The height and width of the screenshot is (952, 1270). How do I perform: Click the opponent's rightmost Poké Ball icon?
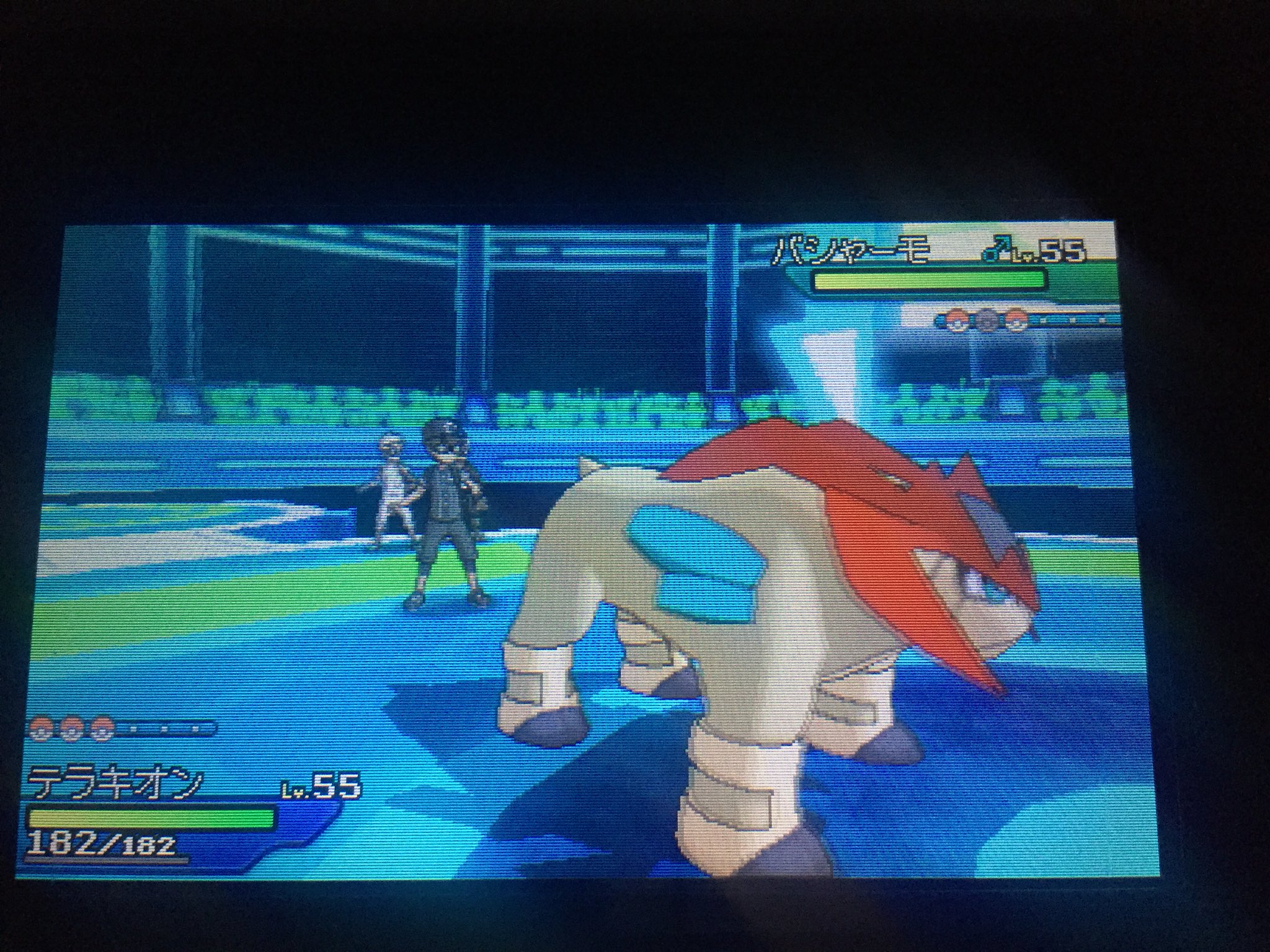[x=1016, y=320]
